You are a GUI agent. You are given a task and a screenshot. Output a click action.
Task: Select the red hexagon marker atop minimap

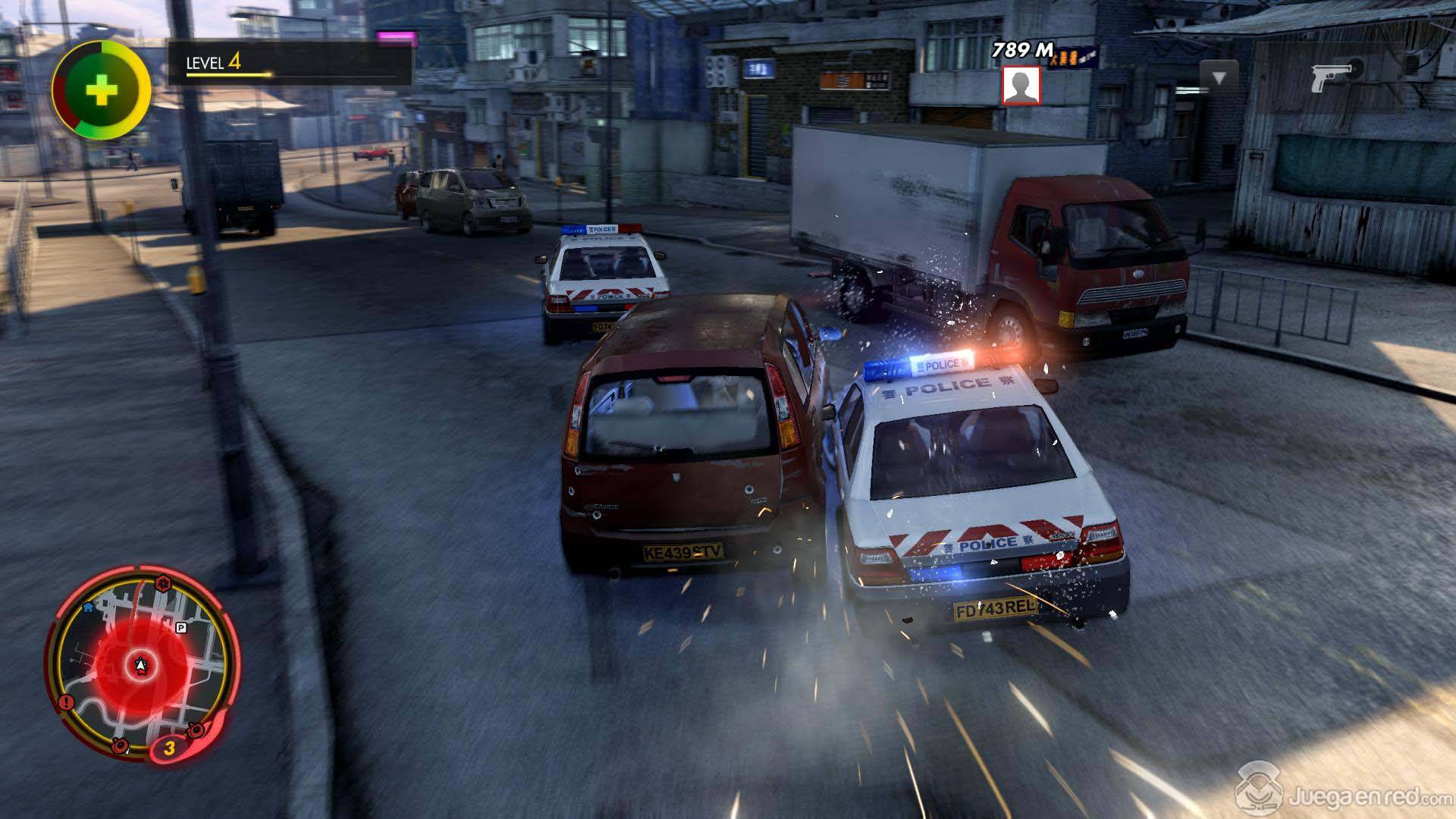click(x=162, y=582)
